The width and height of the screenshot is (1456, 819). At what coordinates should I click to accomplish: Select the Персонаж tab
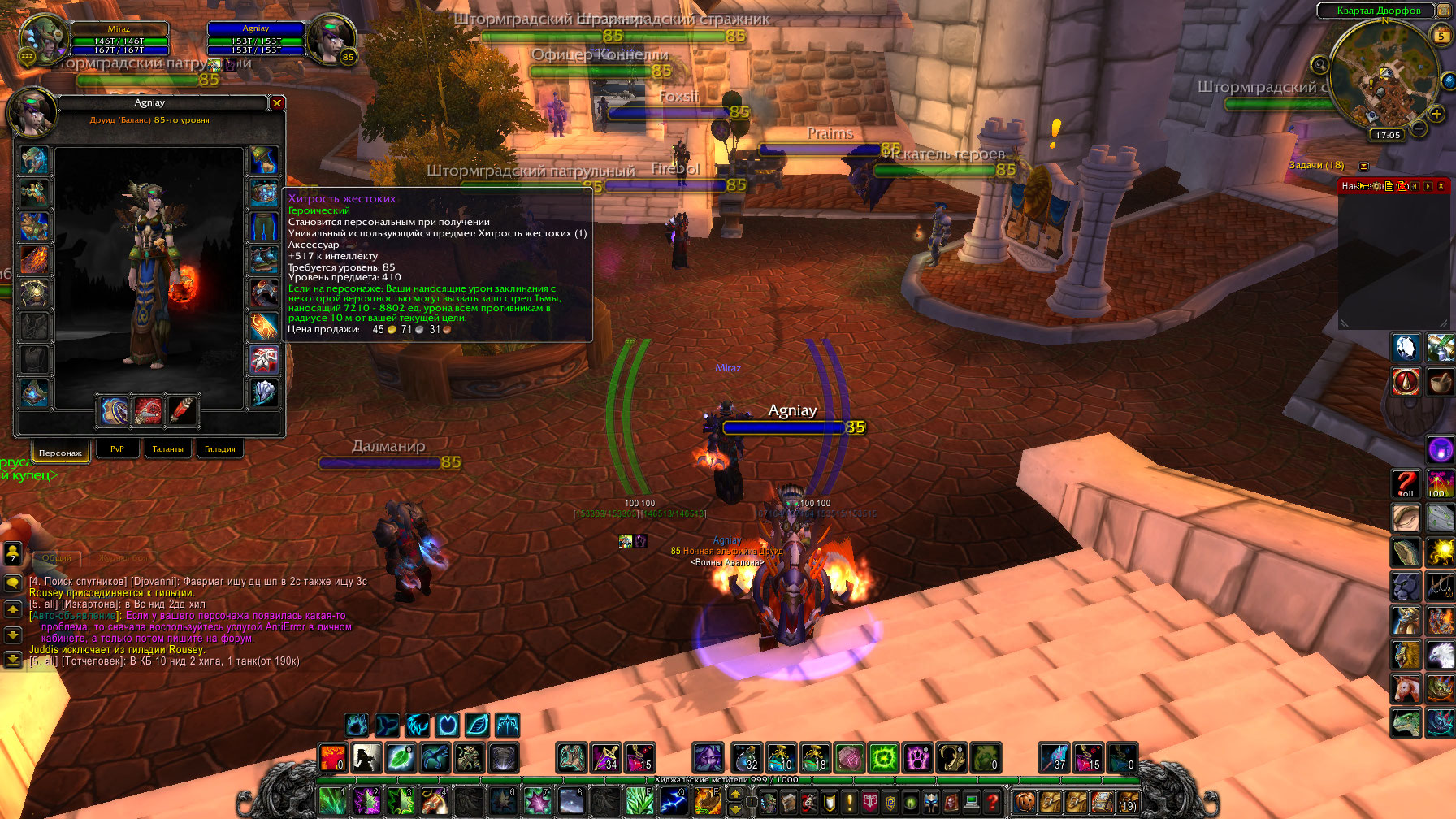tap(60, 452)
